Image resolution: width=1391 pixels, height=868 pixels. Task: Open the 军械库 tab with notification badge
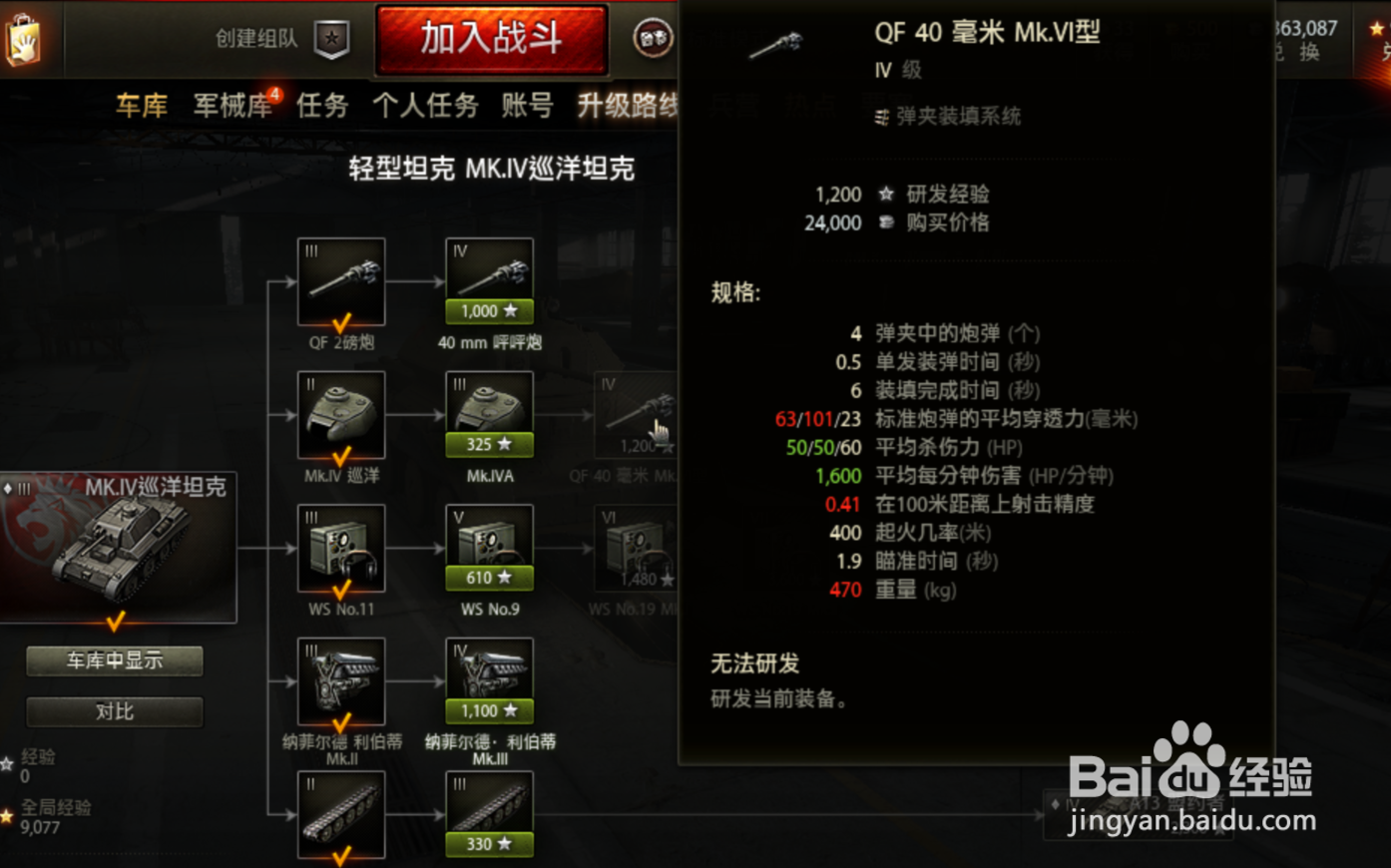coord(232,106)
